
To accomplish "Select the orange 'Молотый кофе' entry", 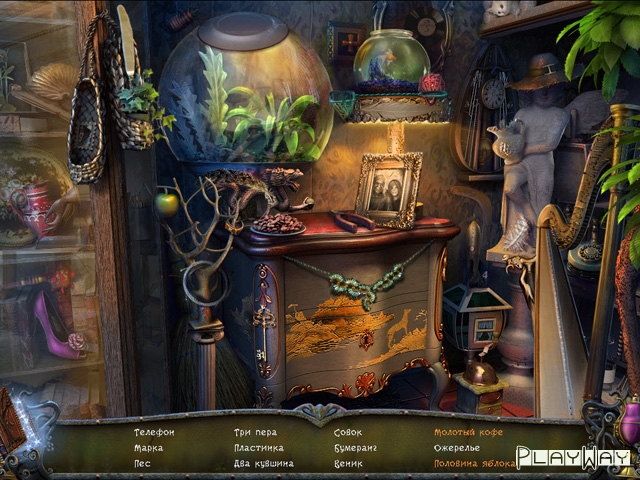I will (x=468, y=432).
